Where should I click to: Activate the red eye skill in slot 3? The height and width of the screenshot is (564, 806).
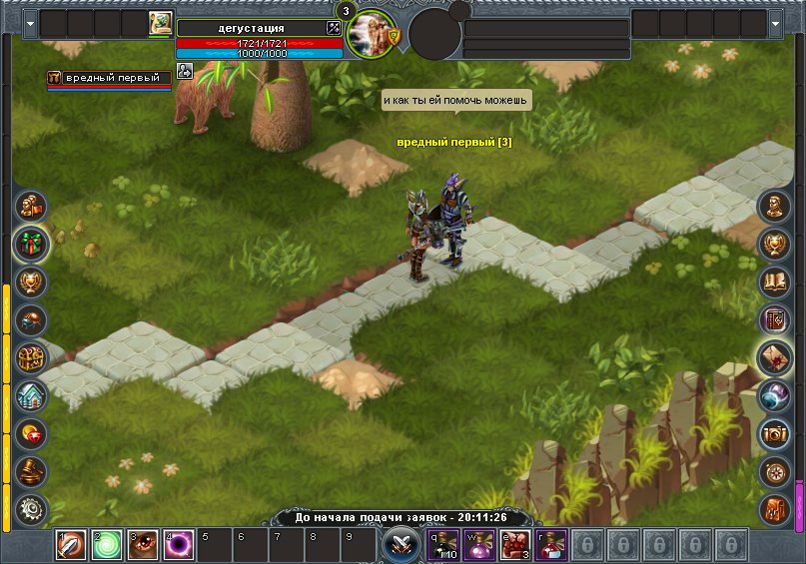pos(143,544)
